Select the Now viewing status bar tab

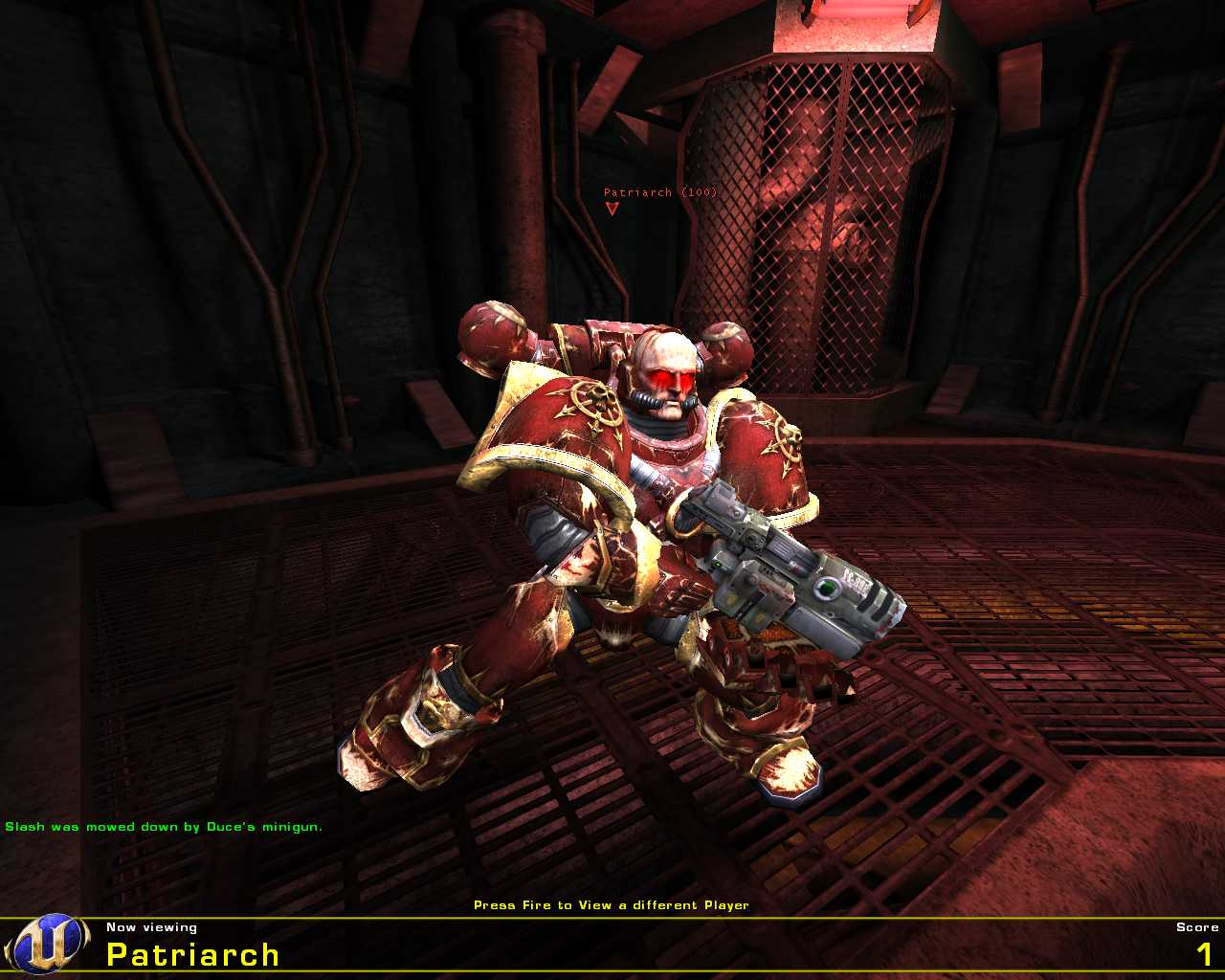(x=151, y=926)
